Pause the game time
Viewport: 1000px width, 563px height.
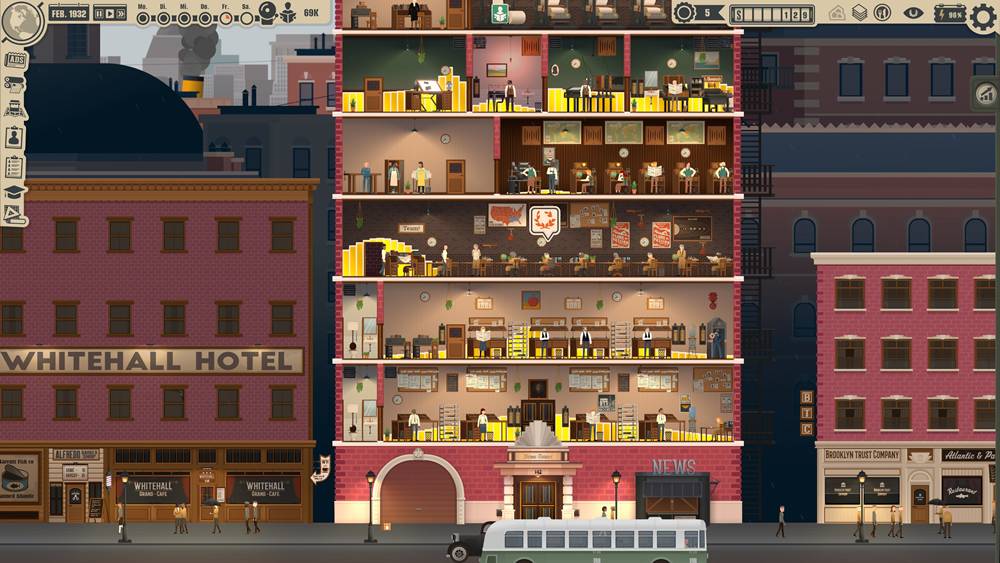click(x=98, y=14)
